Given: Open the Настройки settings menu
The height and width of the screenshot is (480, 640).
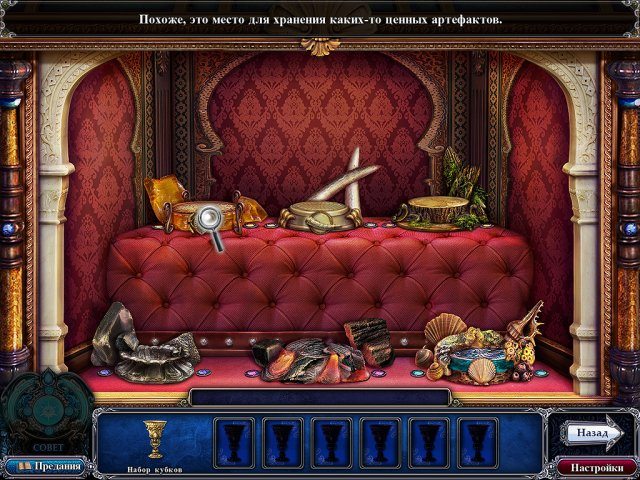Looking at the screenshot, I should (x=597, y=467).
